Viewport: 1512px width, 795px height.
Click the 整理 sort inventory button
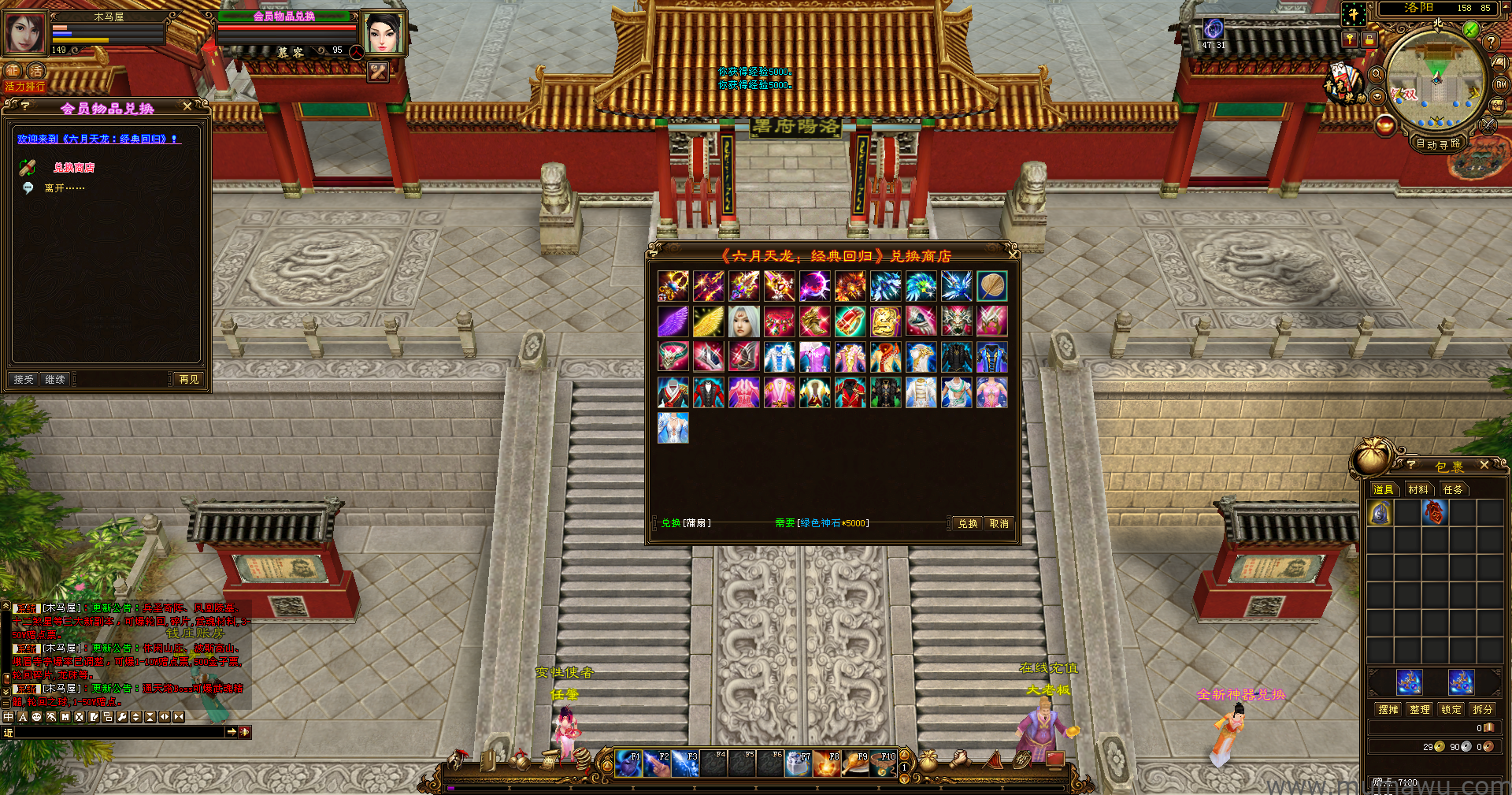point(1420,710)
